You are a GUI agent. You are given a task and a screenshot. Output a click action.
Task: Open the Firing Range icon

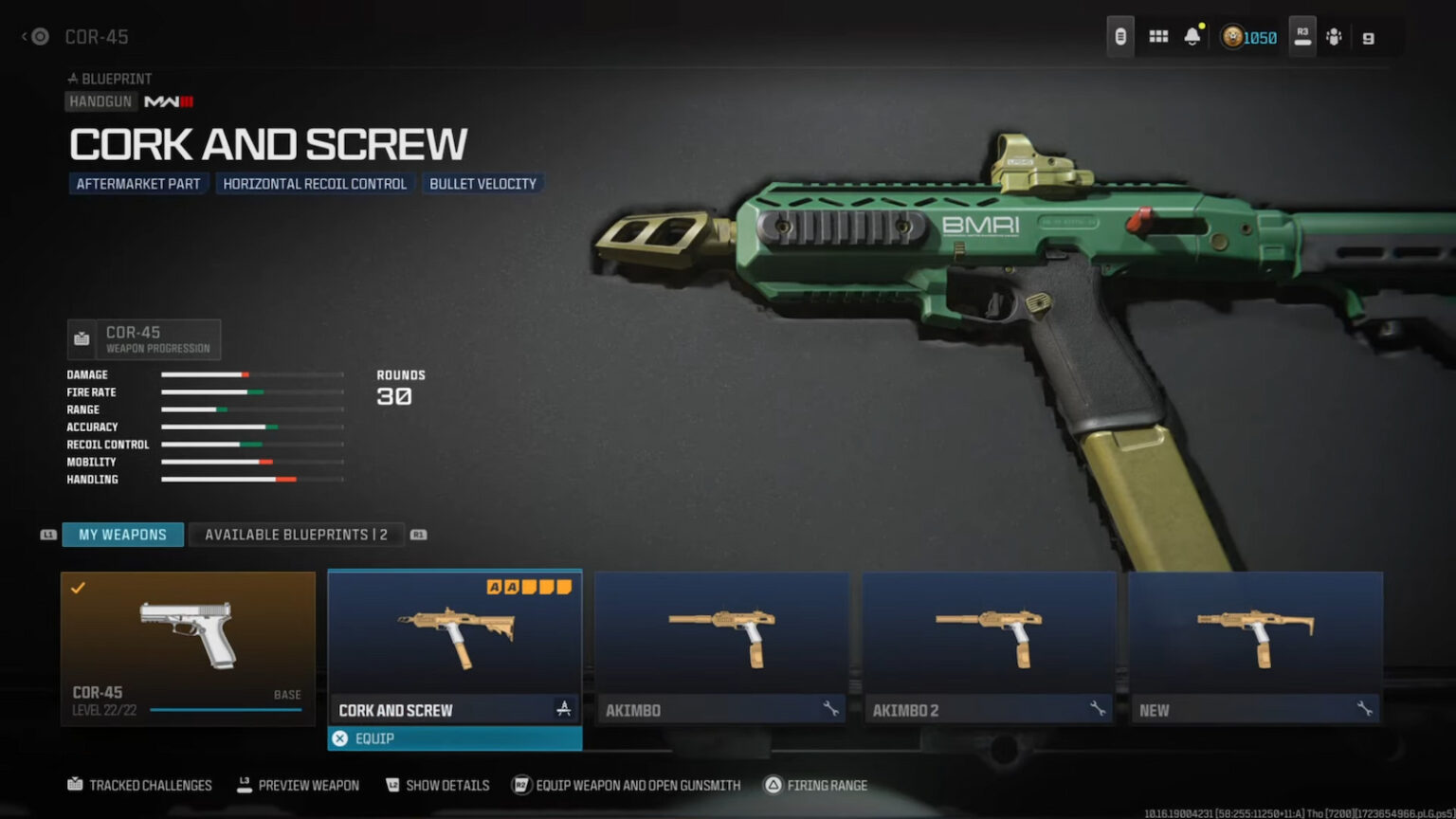774,785
